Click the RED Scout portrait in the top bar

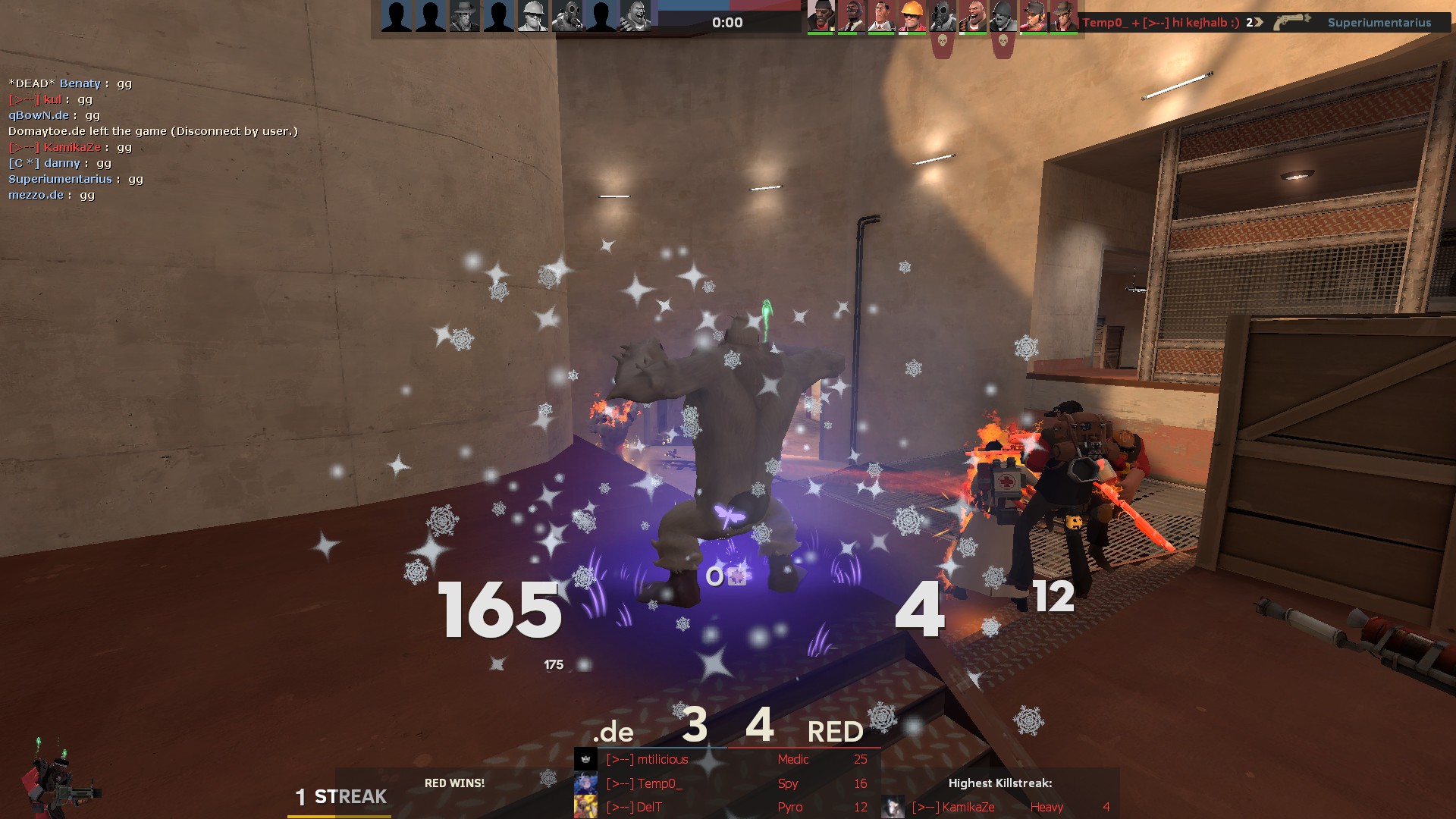coord(1033,17)
